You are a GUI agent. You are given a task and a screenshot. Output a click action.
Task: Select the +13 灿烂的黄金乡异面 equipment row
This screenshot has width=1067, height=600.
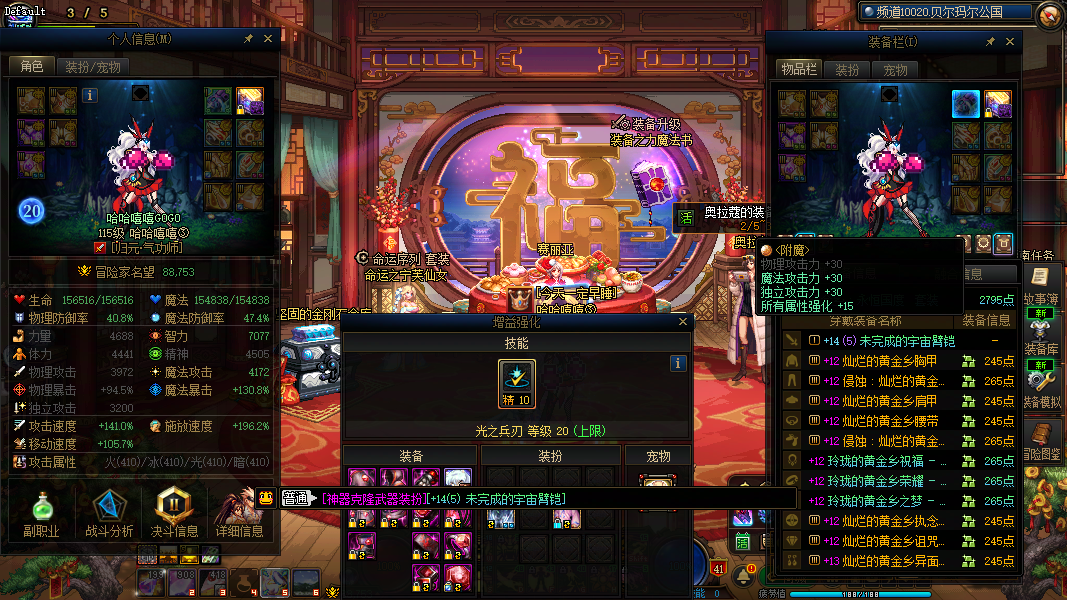click(892, 561)
